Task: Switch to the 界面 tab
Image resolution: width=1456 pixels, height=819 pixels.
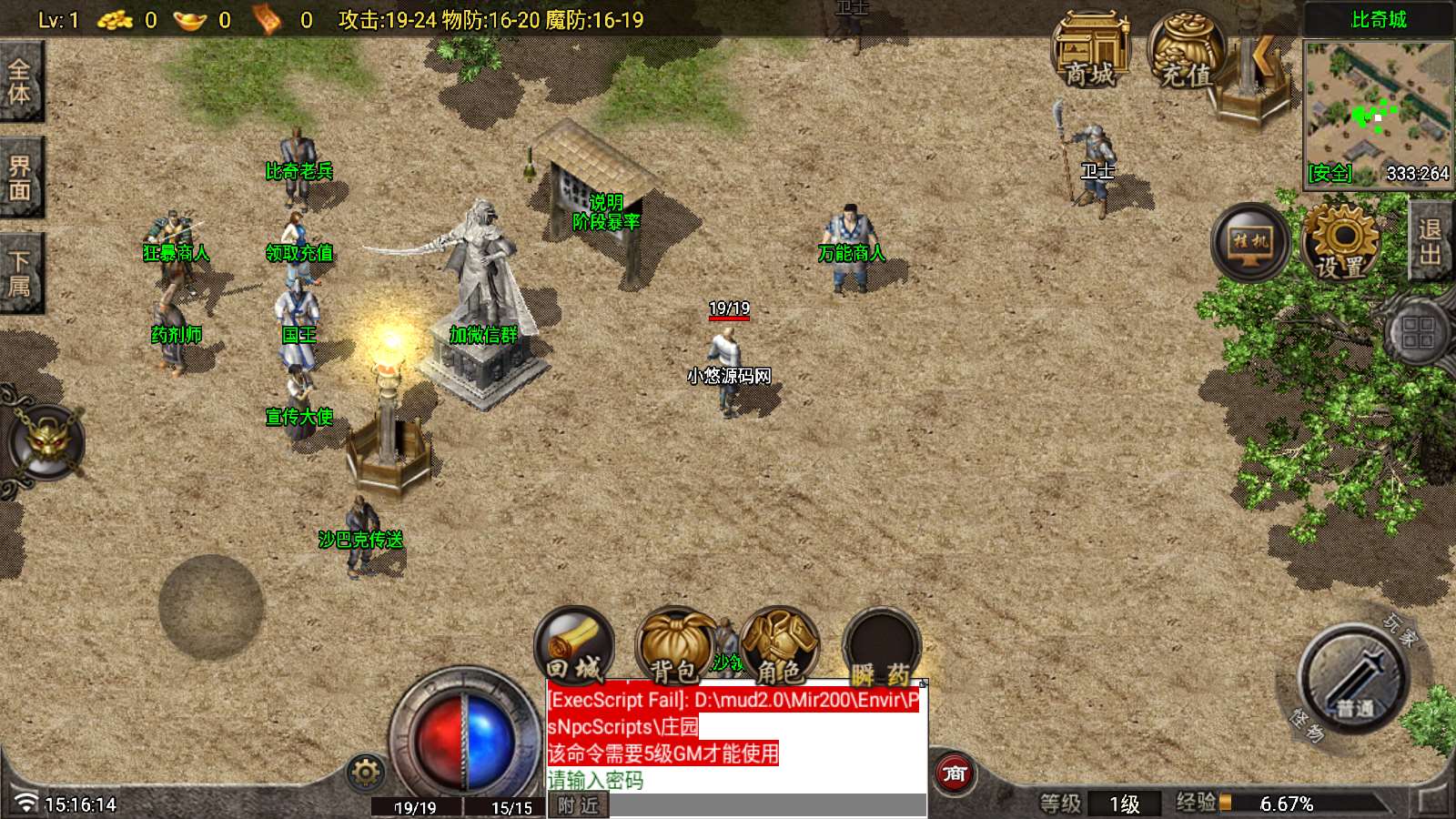Action: coord(20,177)
